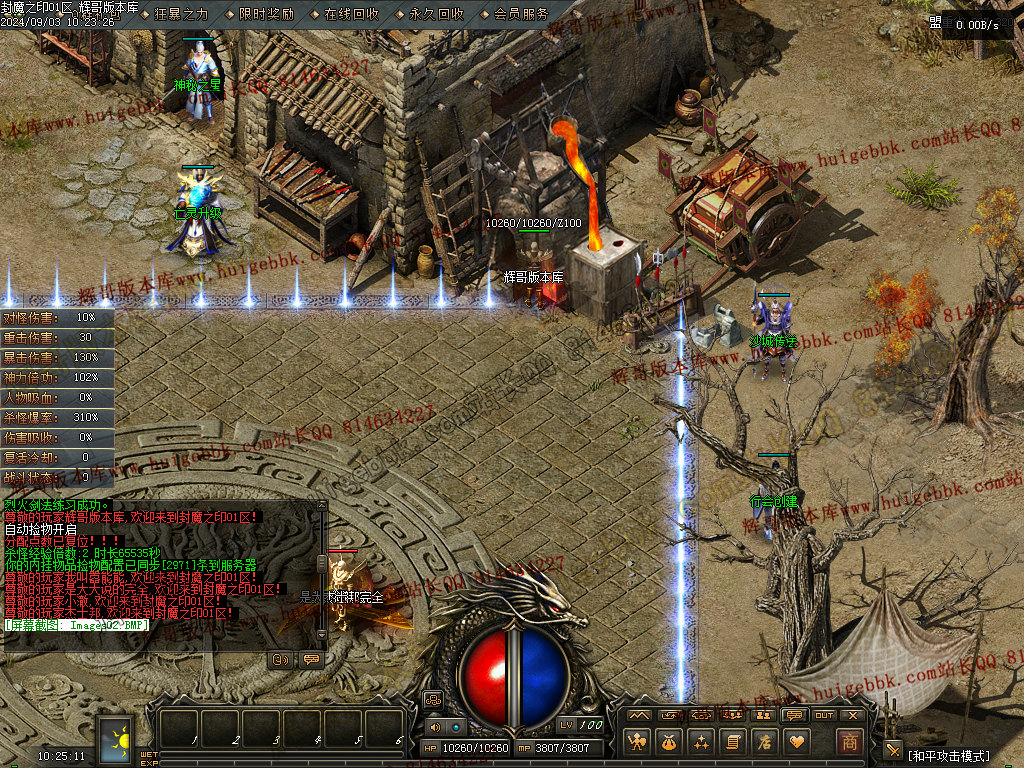Open the 会员服务 membership menu
The height and width of the screenshot is (768, 1024).
[x=521, y=14]
